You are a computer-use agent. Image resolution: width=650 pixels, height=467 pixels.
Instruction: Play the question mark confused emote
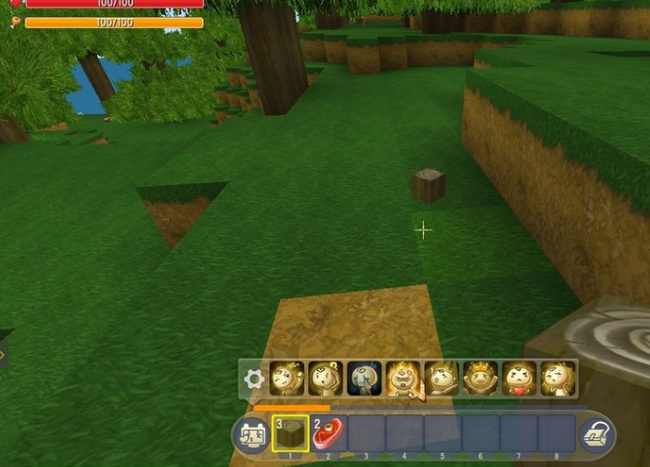326,379
